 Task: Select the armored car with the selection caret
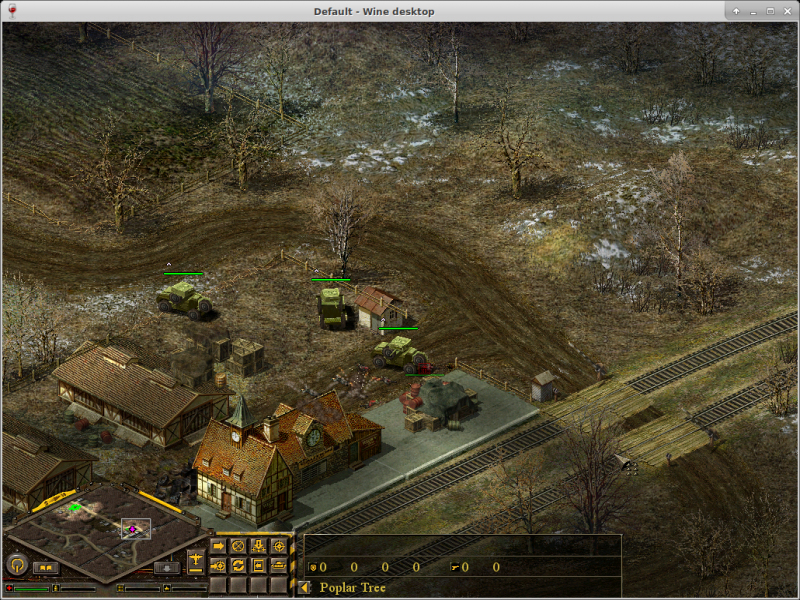(184, 299)
